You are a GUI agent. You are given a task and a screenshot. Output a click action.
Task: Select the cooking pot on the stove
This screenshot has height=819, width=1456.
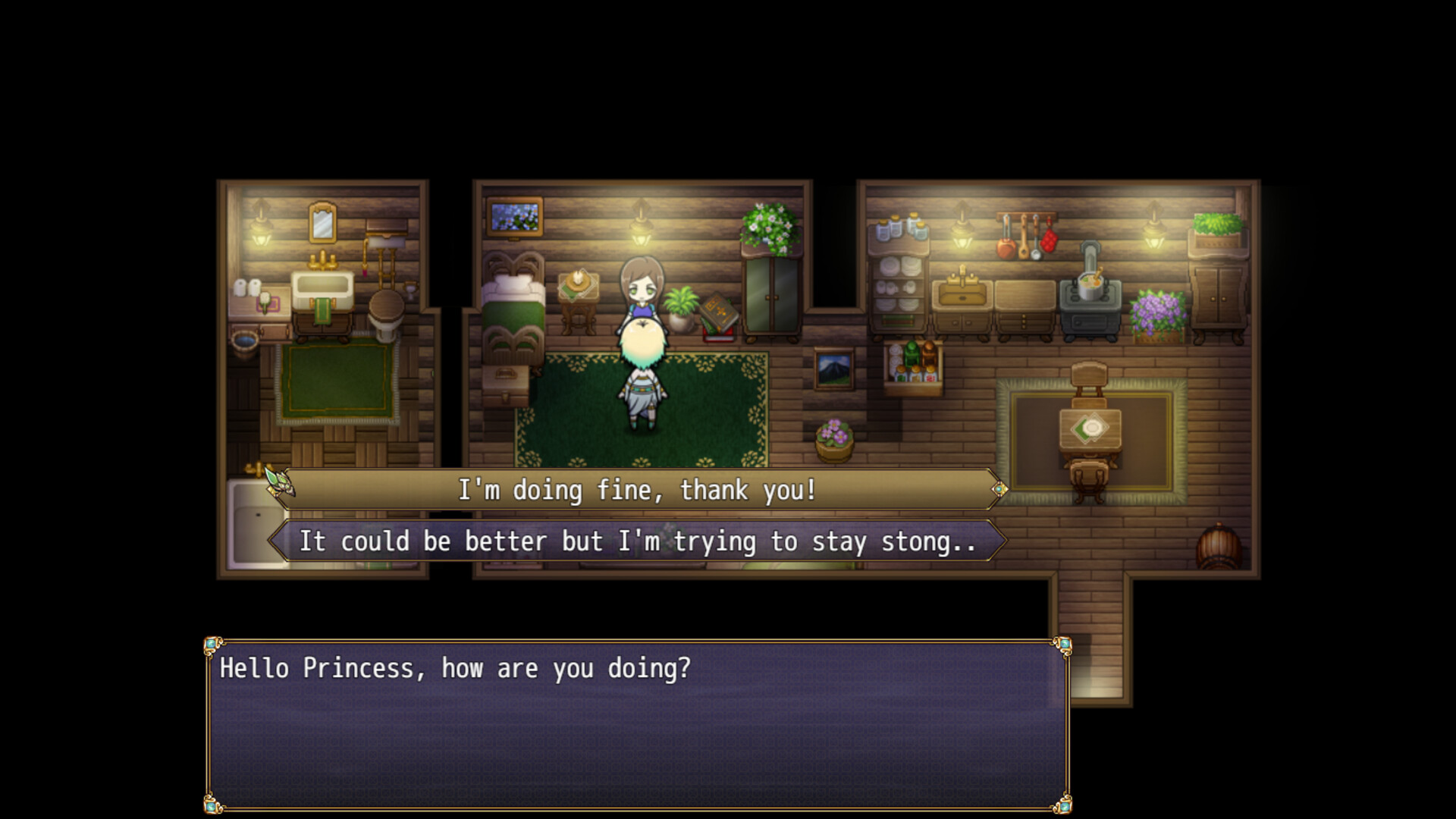point(1090,287)
